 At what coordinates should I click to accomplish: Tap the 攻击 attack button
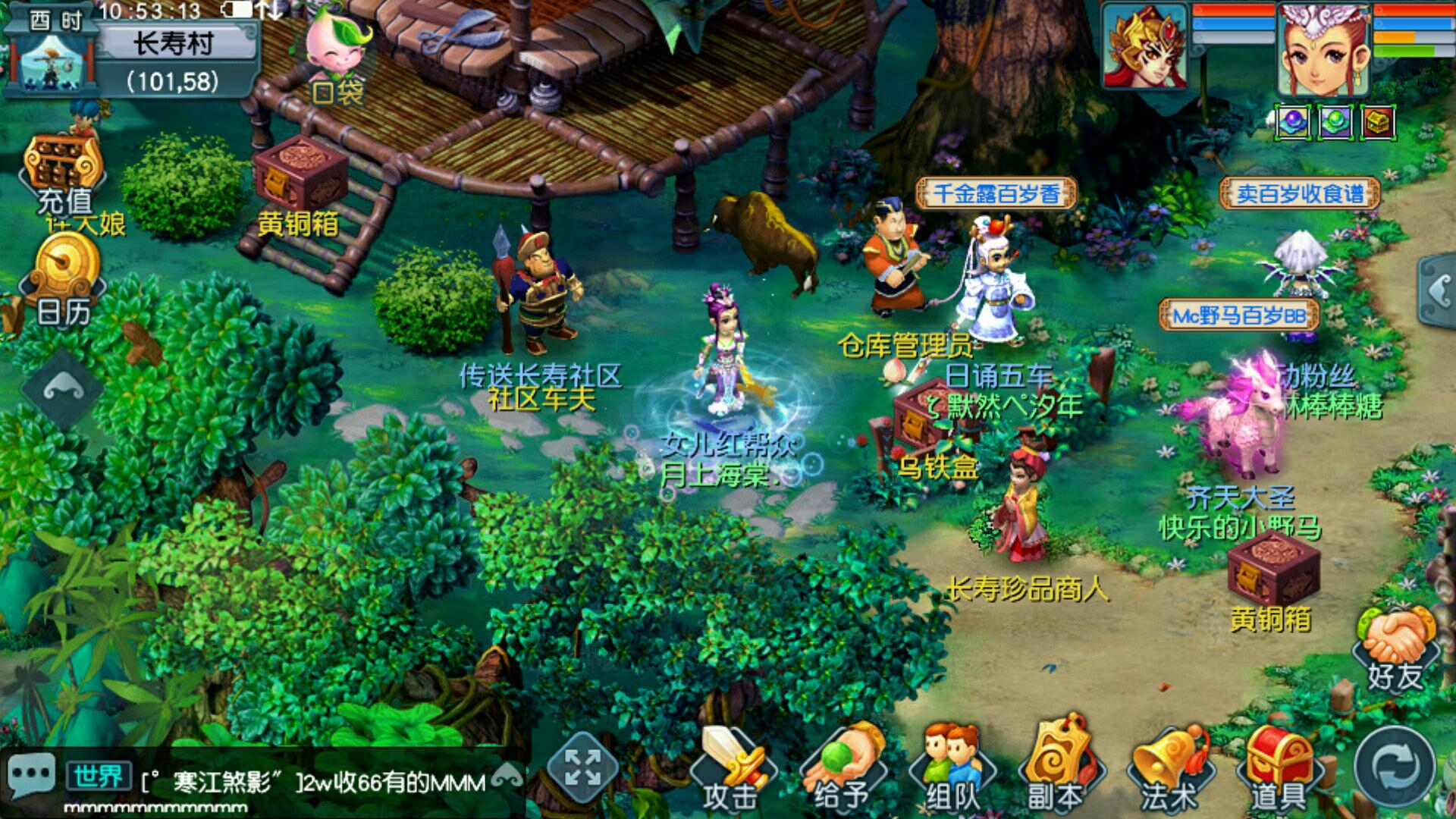coord(731,767)
